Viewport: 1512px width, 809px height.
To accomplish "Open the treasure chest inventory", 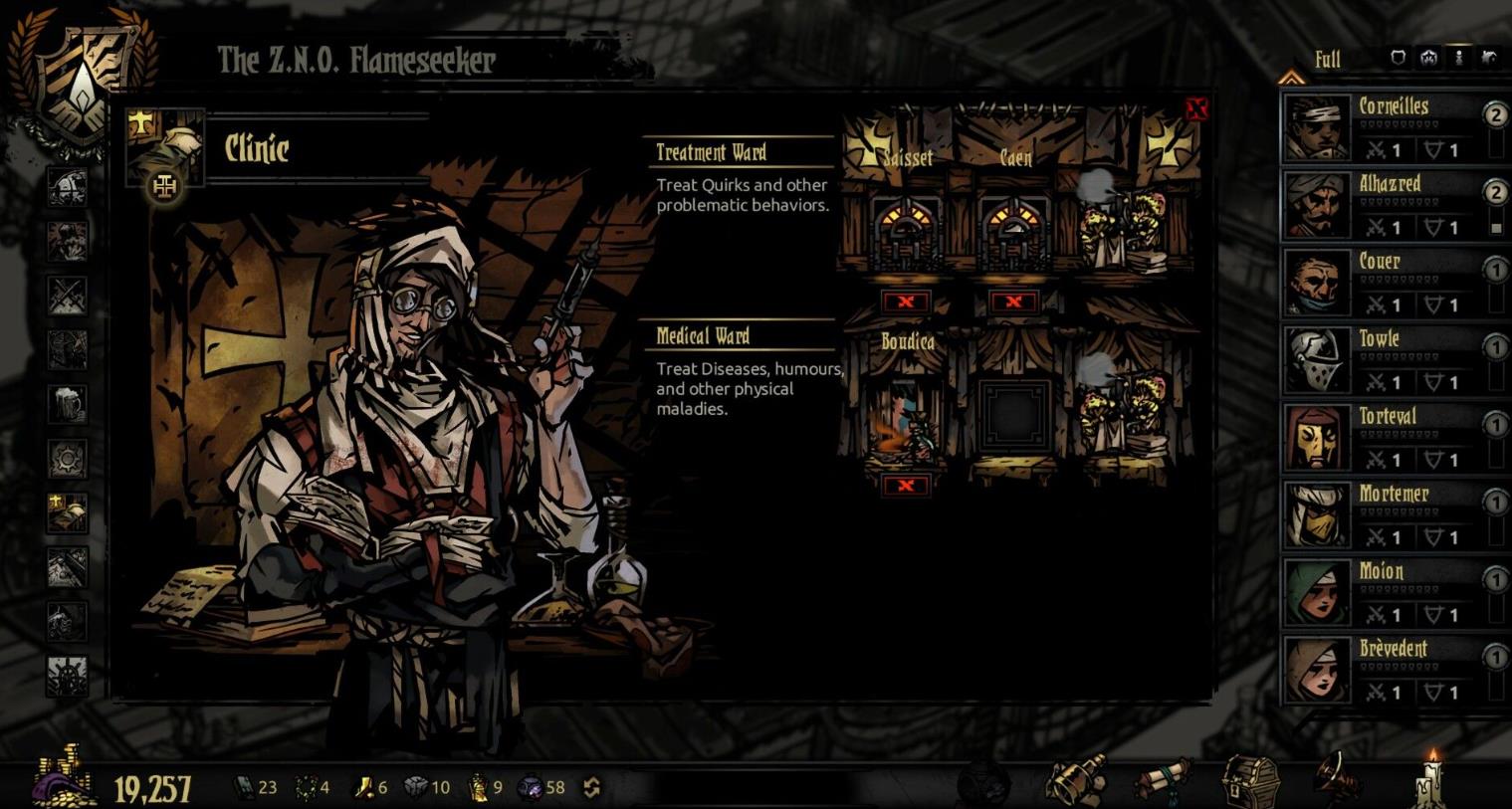I will coord(1250,780).
